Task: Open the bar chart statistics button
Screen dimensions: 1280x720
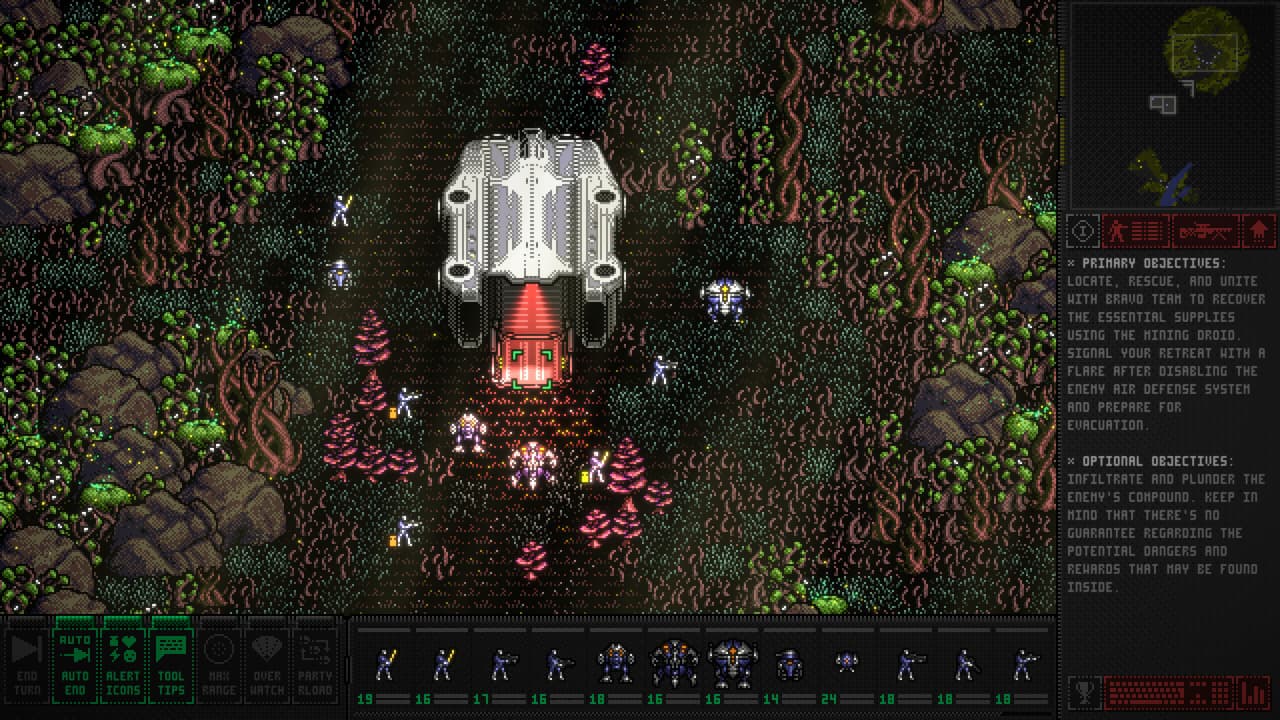Action: 1253,692
